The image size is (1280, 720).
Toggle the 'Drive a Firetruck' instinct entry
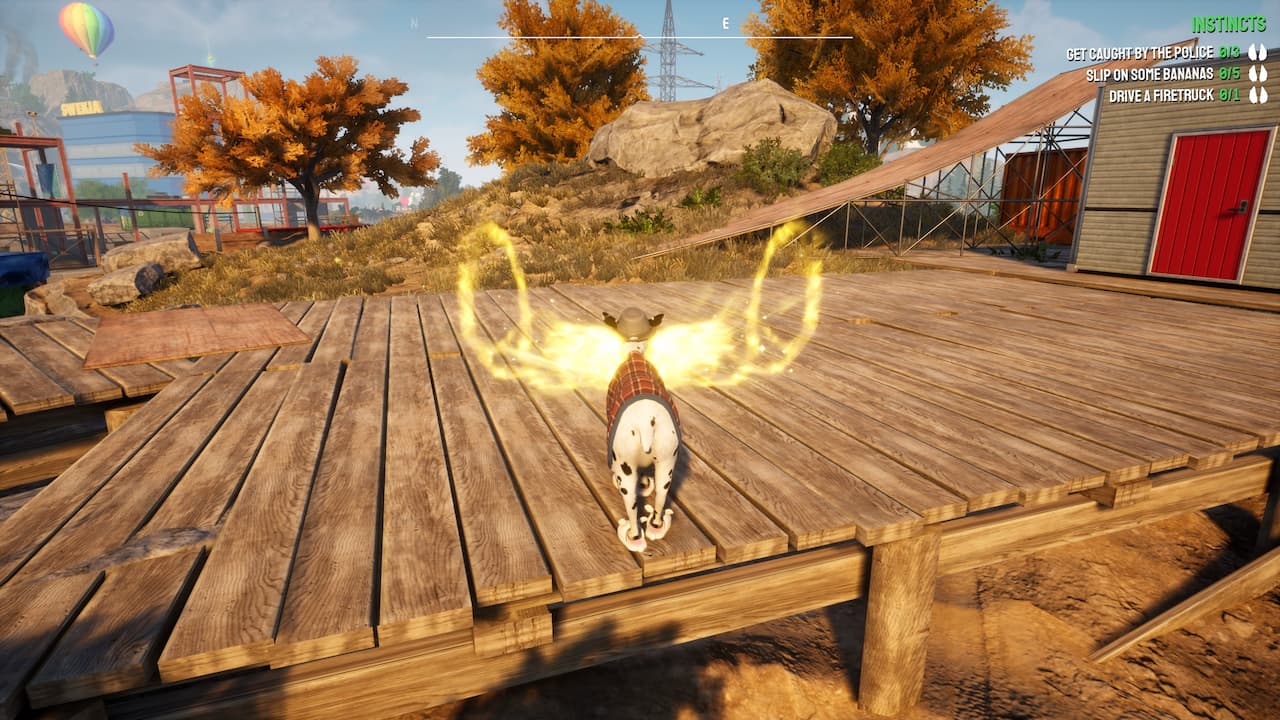pyautogui.click(x=1162, y=93)
